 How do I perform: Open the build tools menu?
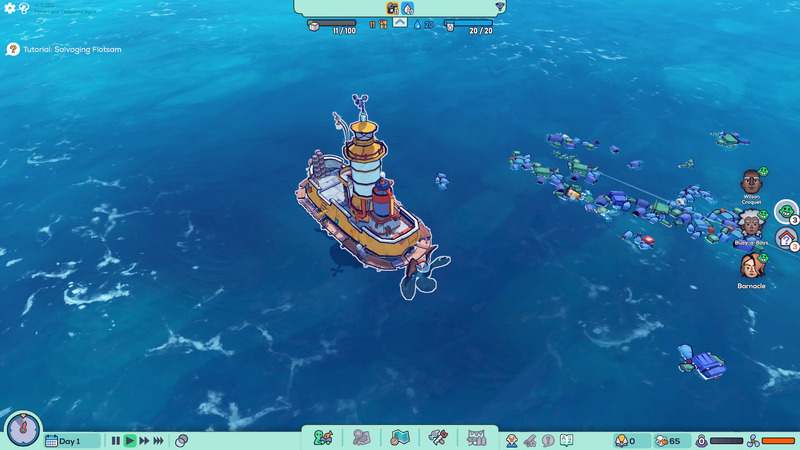pos(438,438)
